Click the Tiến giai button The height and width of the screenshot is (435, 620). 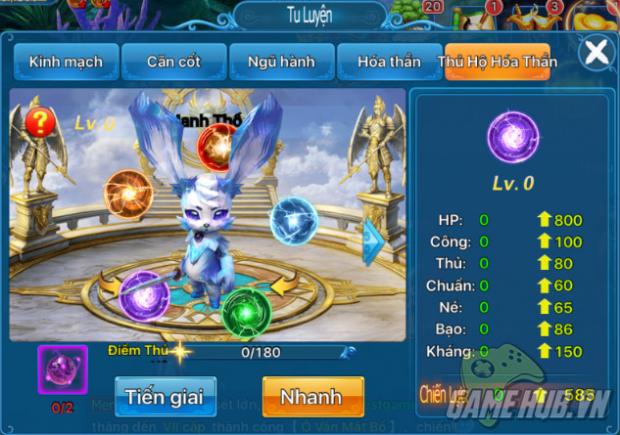tap(164, 396)
